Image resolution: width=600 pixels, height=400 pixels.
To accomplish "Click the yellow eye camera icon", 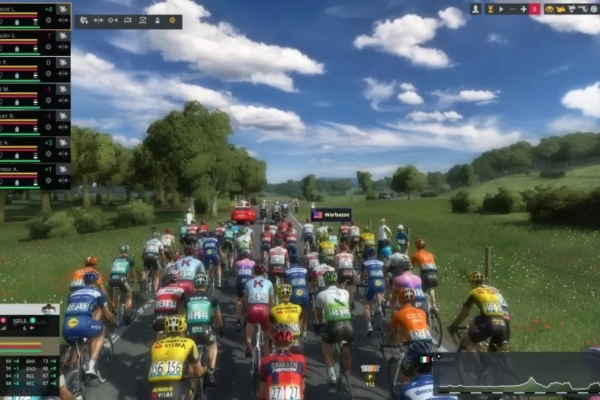I will coord(549,9).
